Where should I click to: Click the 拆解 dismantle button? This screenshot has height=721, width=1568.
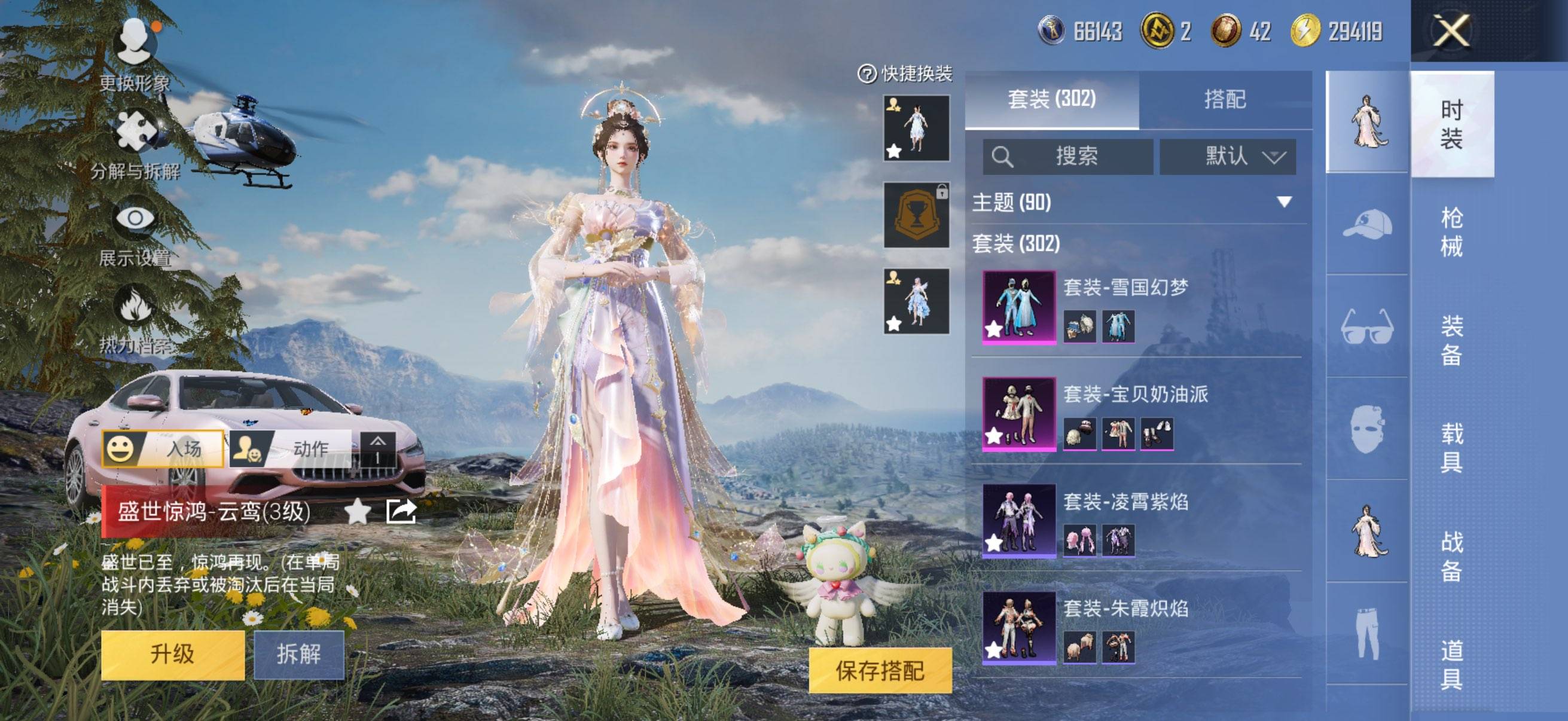298,655
